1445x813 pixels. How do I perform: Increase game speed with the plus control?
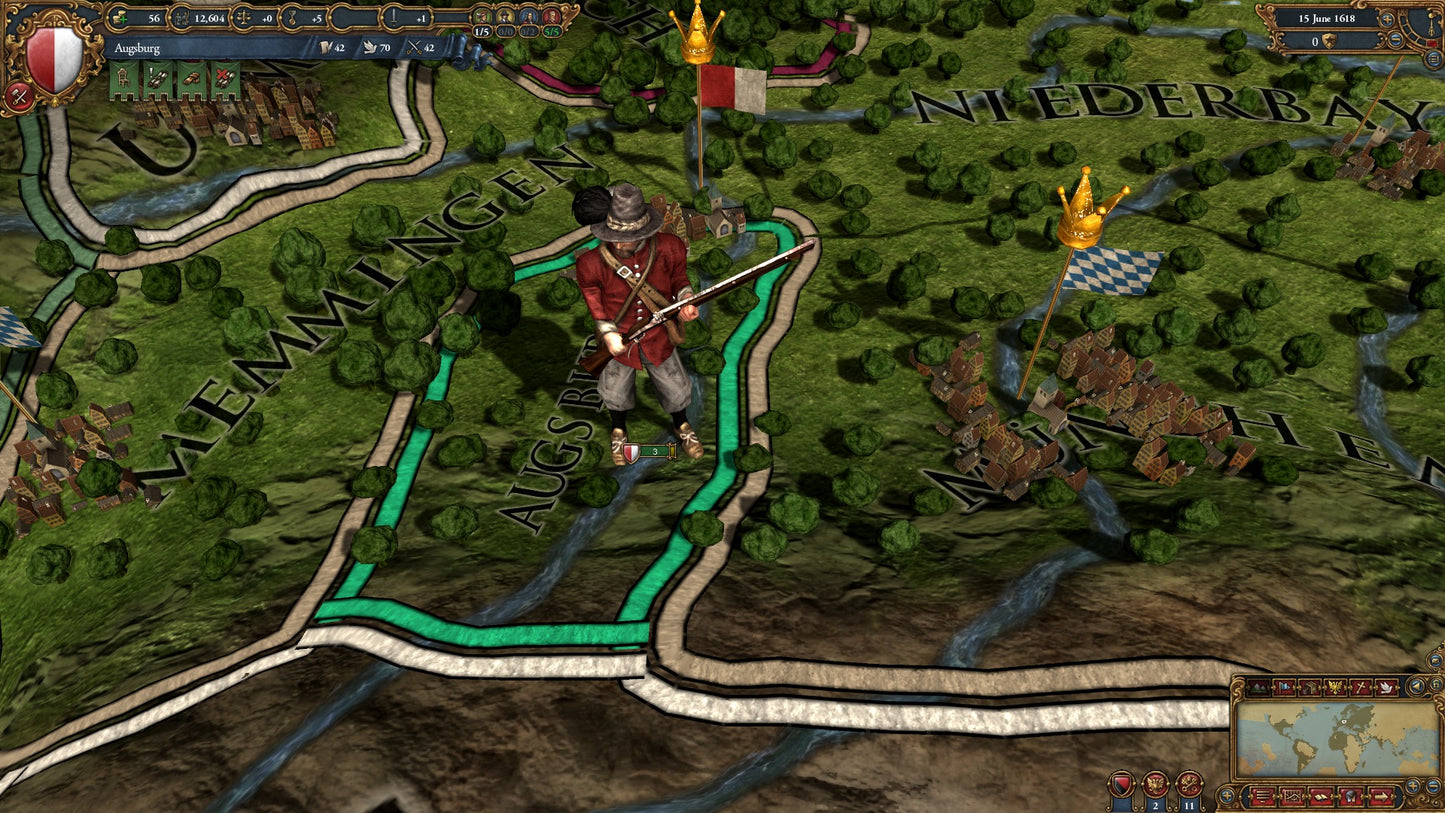click(x=1387, y=19)
